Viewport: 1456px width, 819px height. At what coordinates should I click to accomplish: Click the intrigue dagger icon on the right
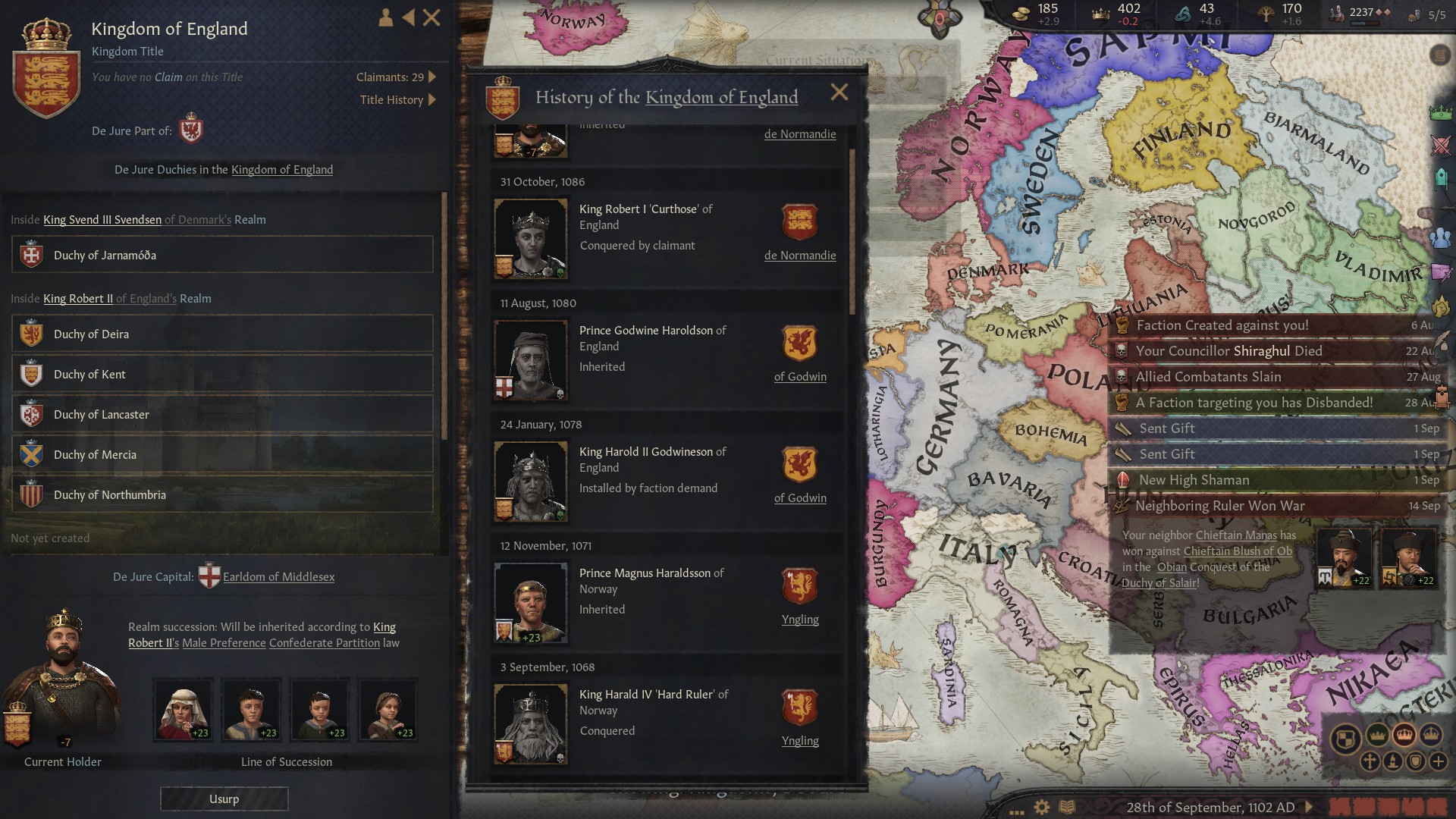[1440, 271]
